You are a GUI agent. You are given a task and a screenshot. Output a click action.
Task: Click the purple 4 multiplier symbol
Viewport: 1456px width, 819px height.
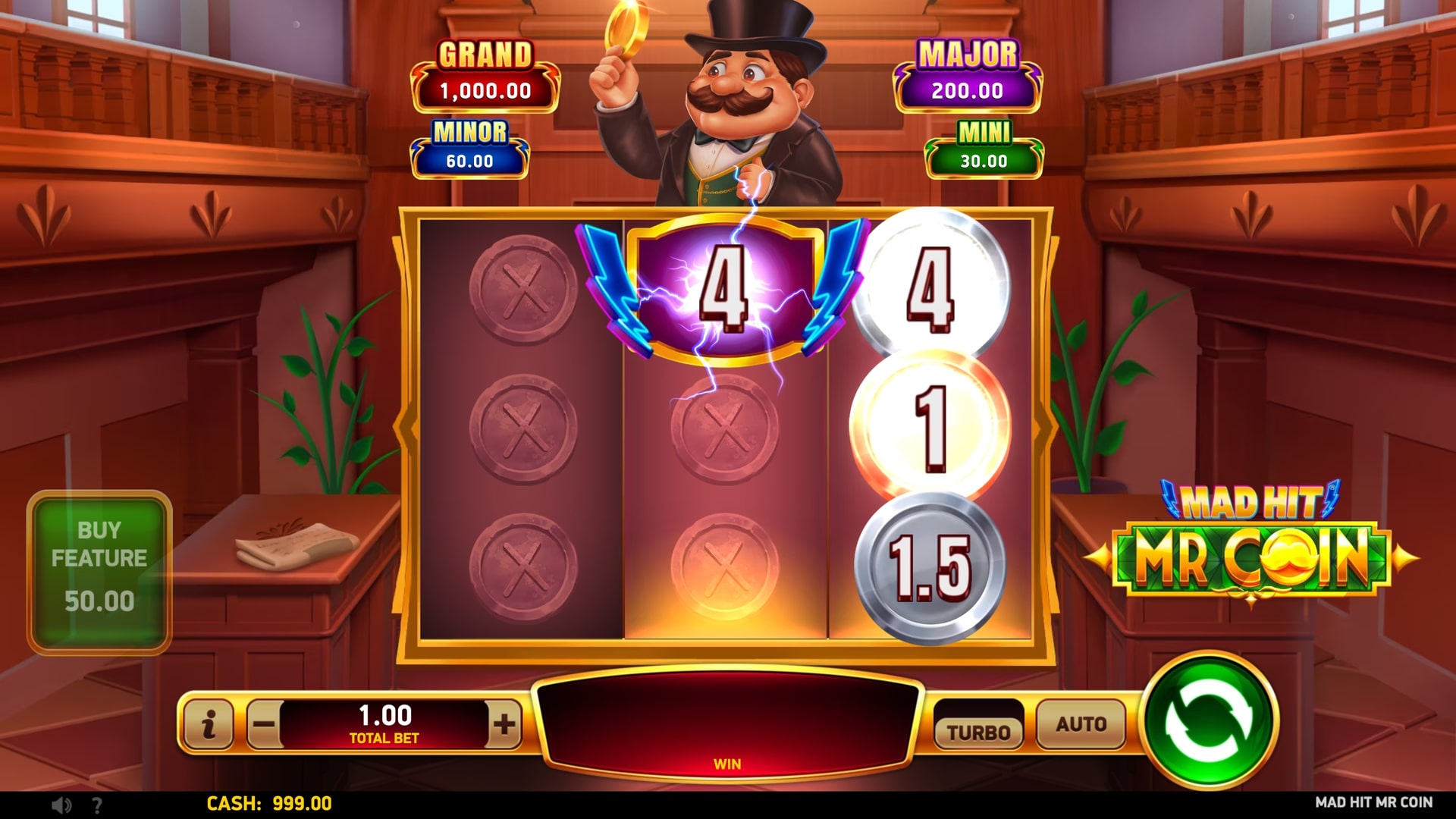click(x=726, y=287)
